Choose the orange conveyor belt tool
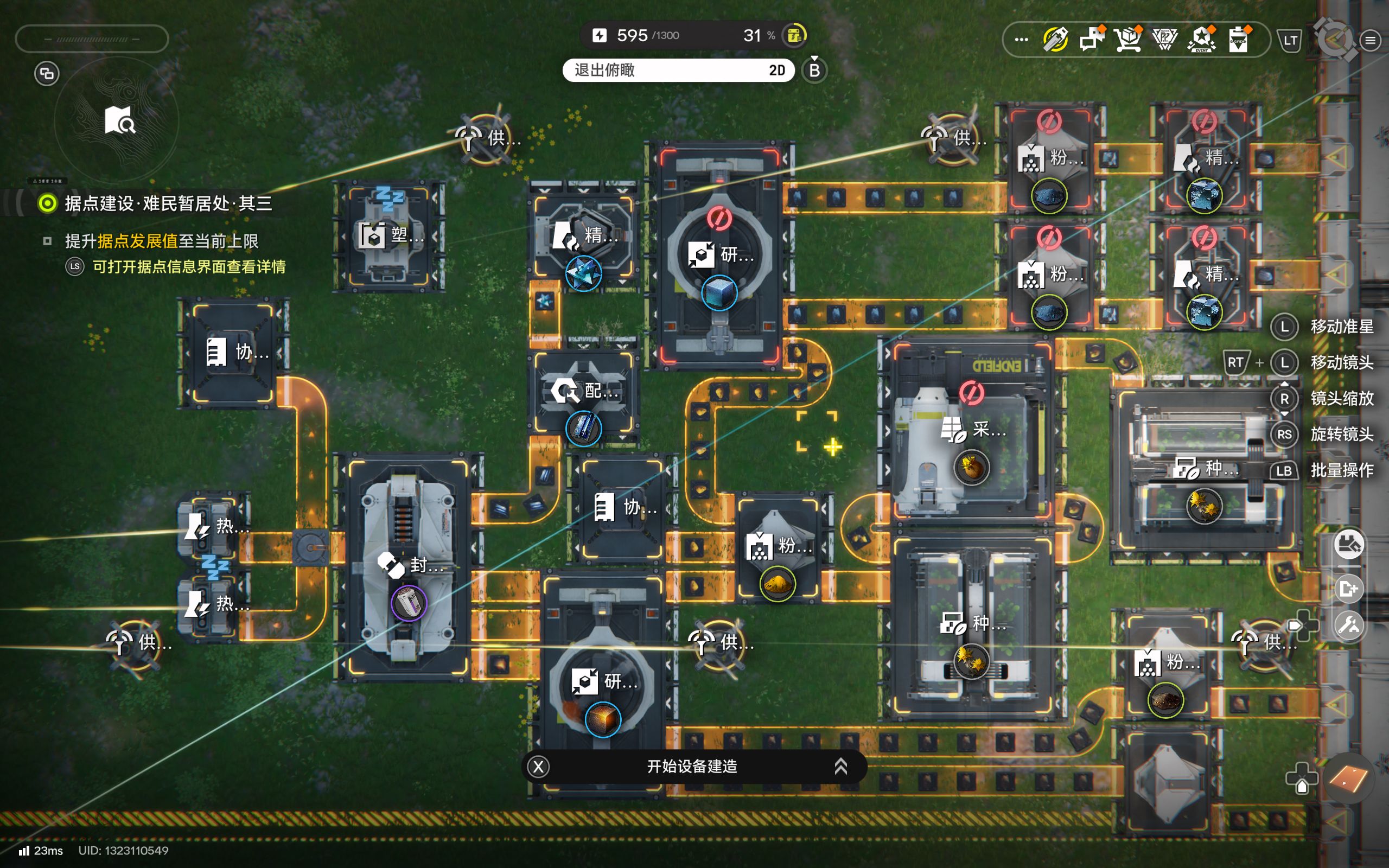This screenshot has width=1389, height=868. point(1348,779)
